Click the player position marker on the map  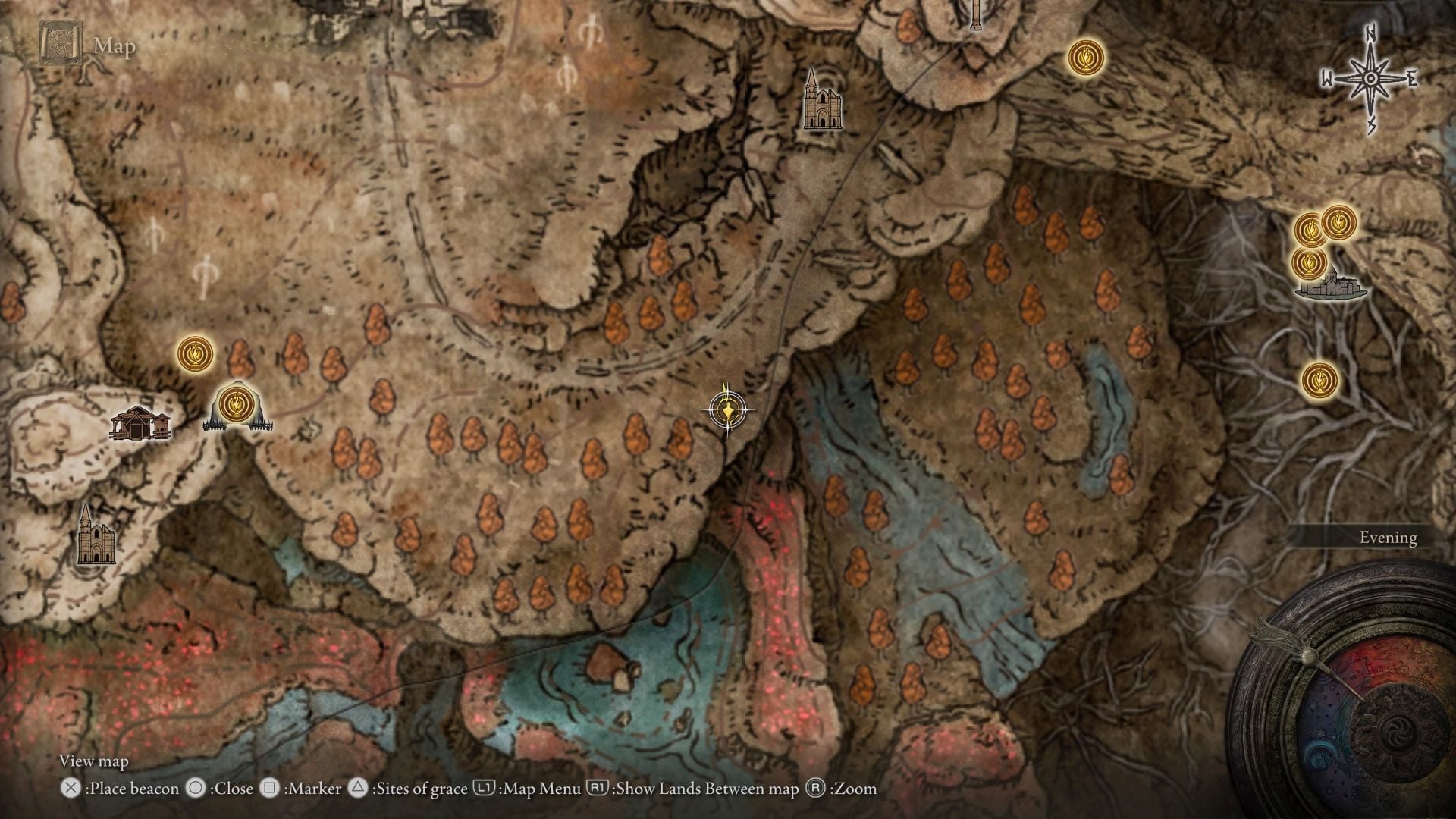point(727,409)
